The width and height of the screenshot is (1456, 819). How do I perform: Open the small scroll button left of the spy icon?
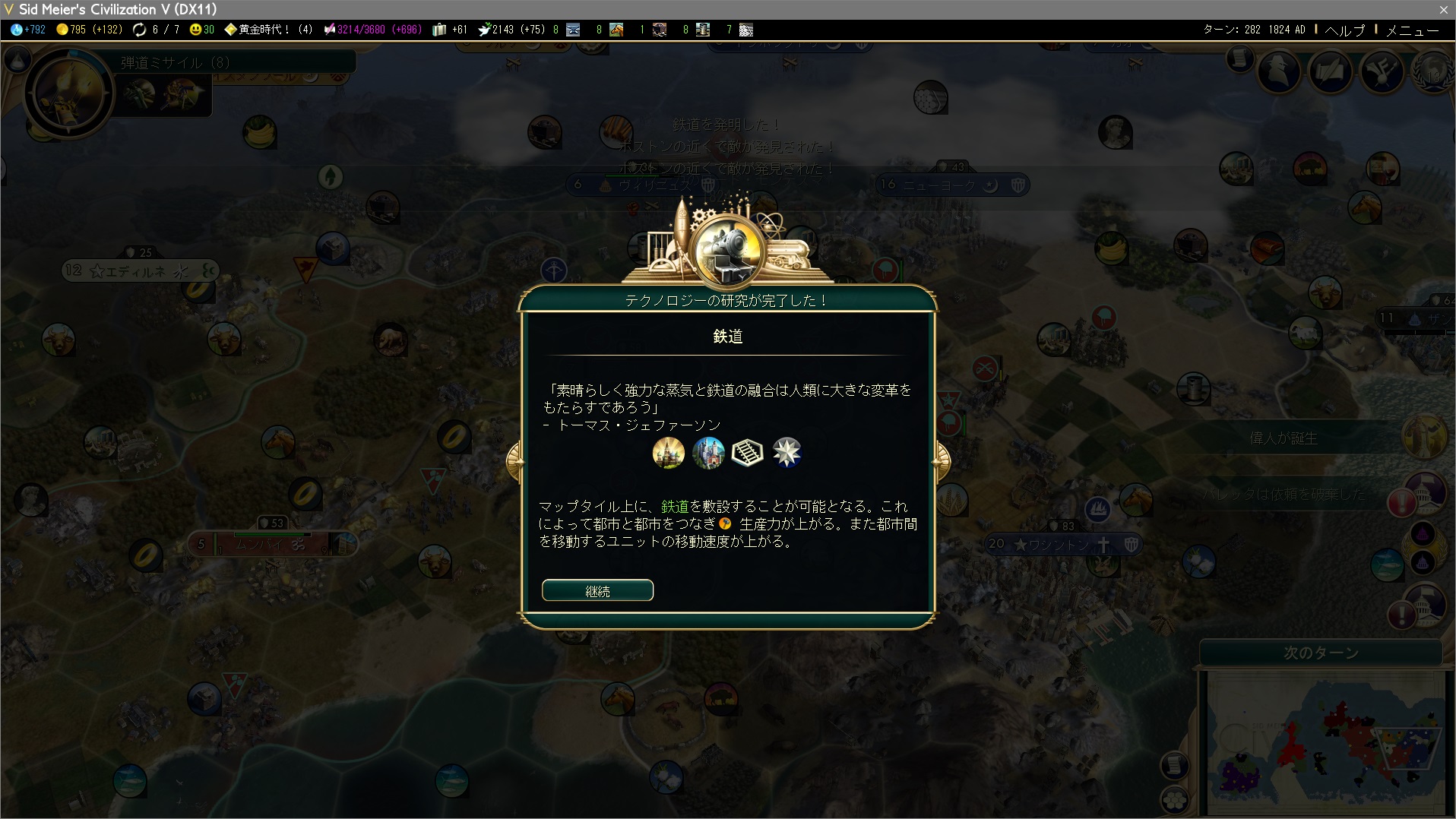coord(1239,58)
